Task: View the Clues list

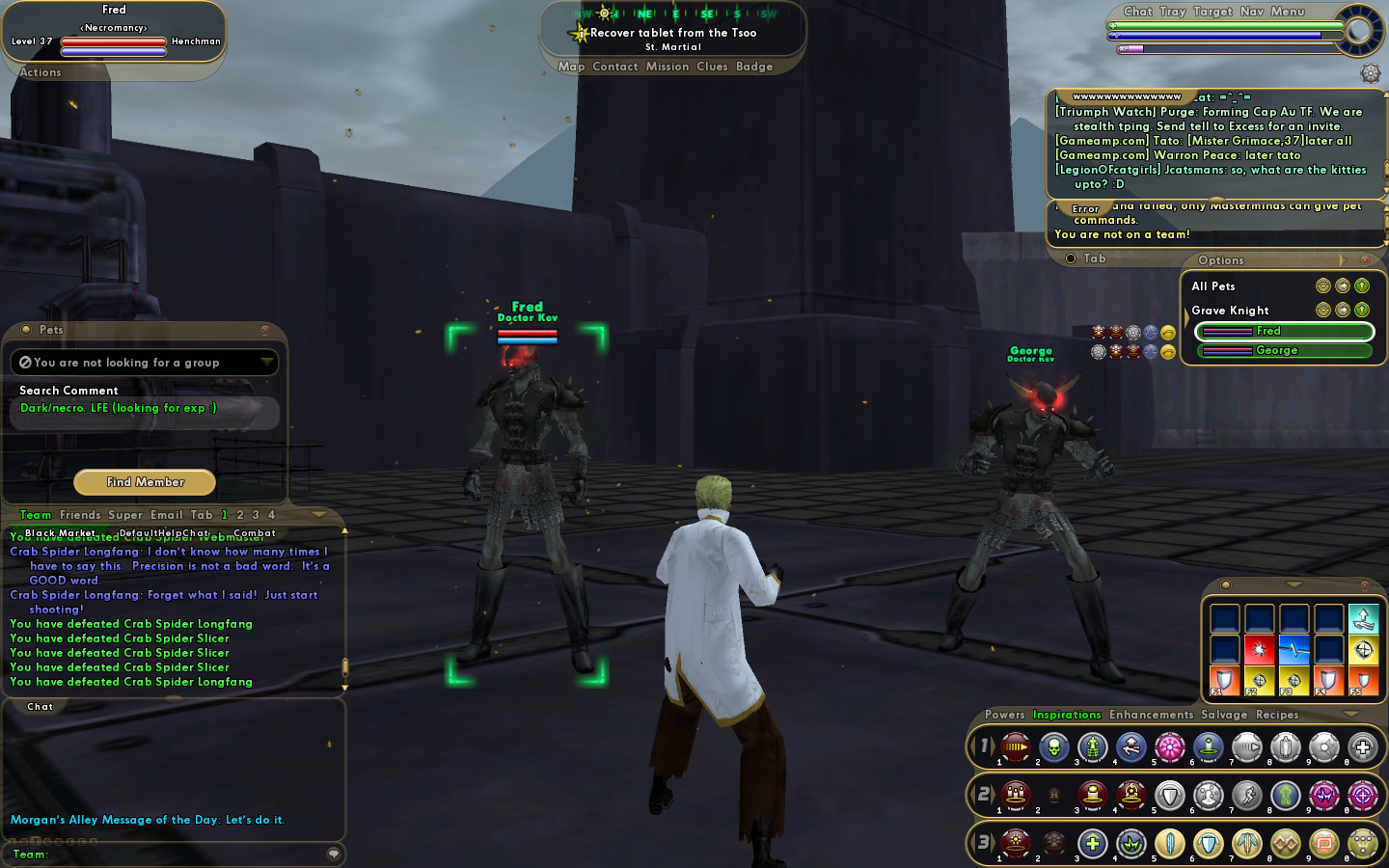Action: (x=712, y=67)
